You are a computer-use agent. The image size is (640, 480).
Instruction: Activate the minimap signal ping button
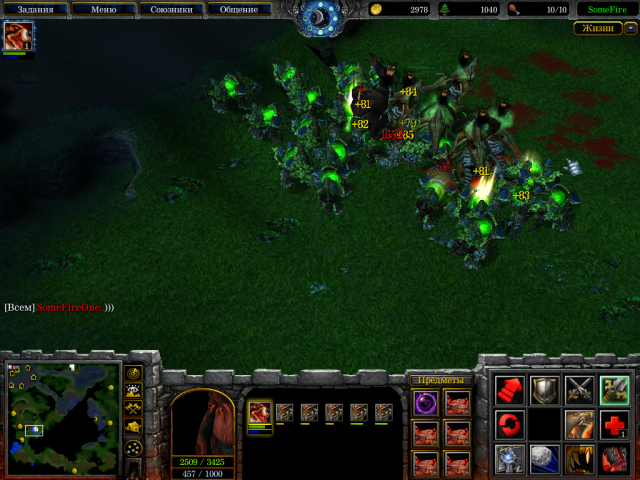tap(133, 374)
